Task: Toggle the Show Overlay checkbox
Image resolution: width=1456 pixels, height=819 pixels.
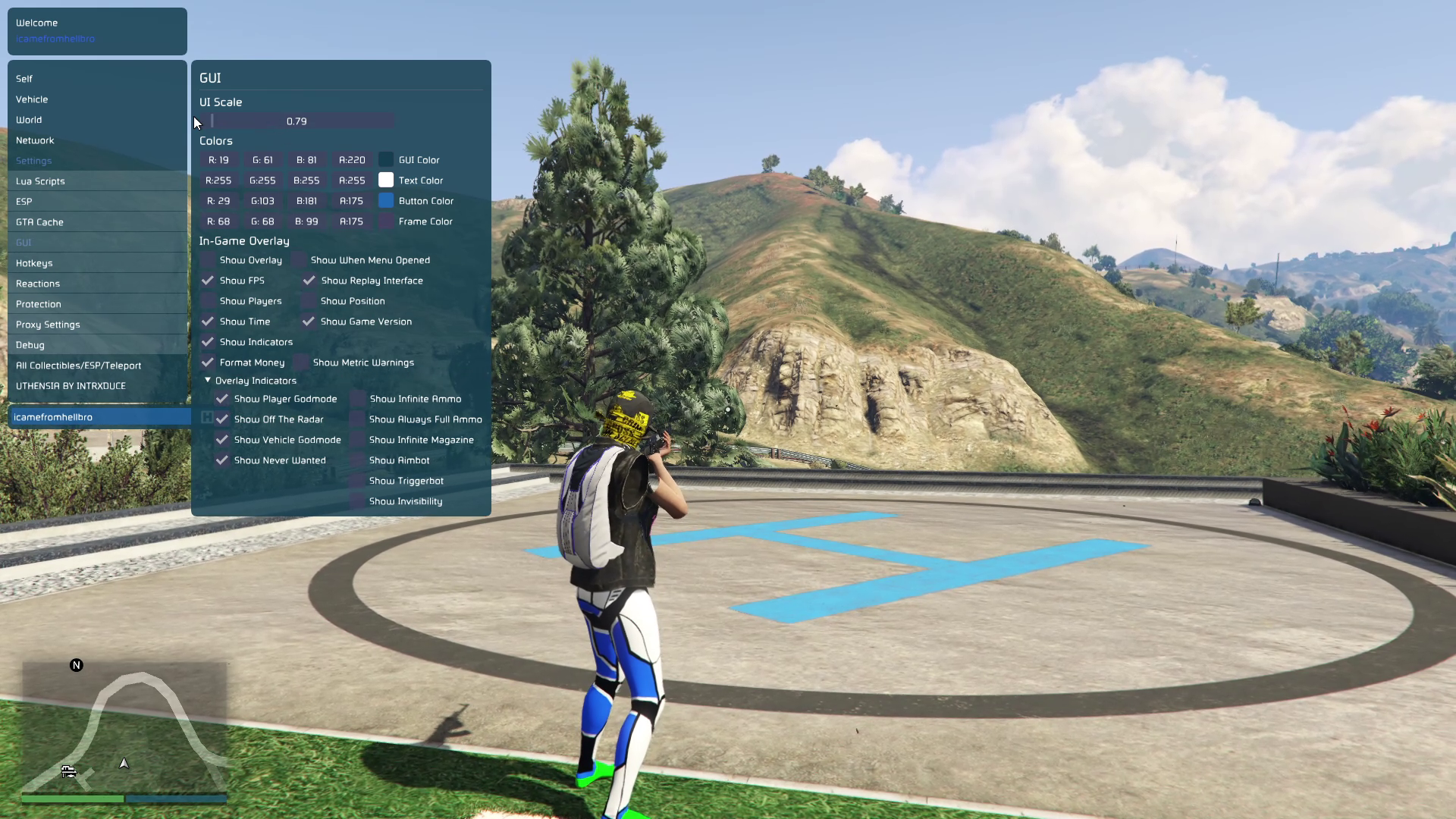Action: (x=208, y=260)
